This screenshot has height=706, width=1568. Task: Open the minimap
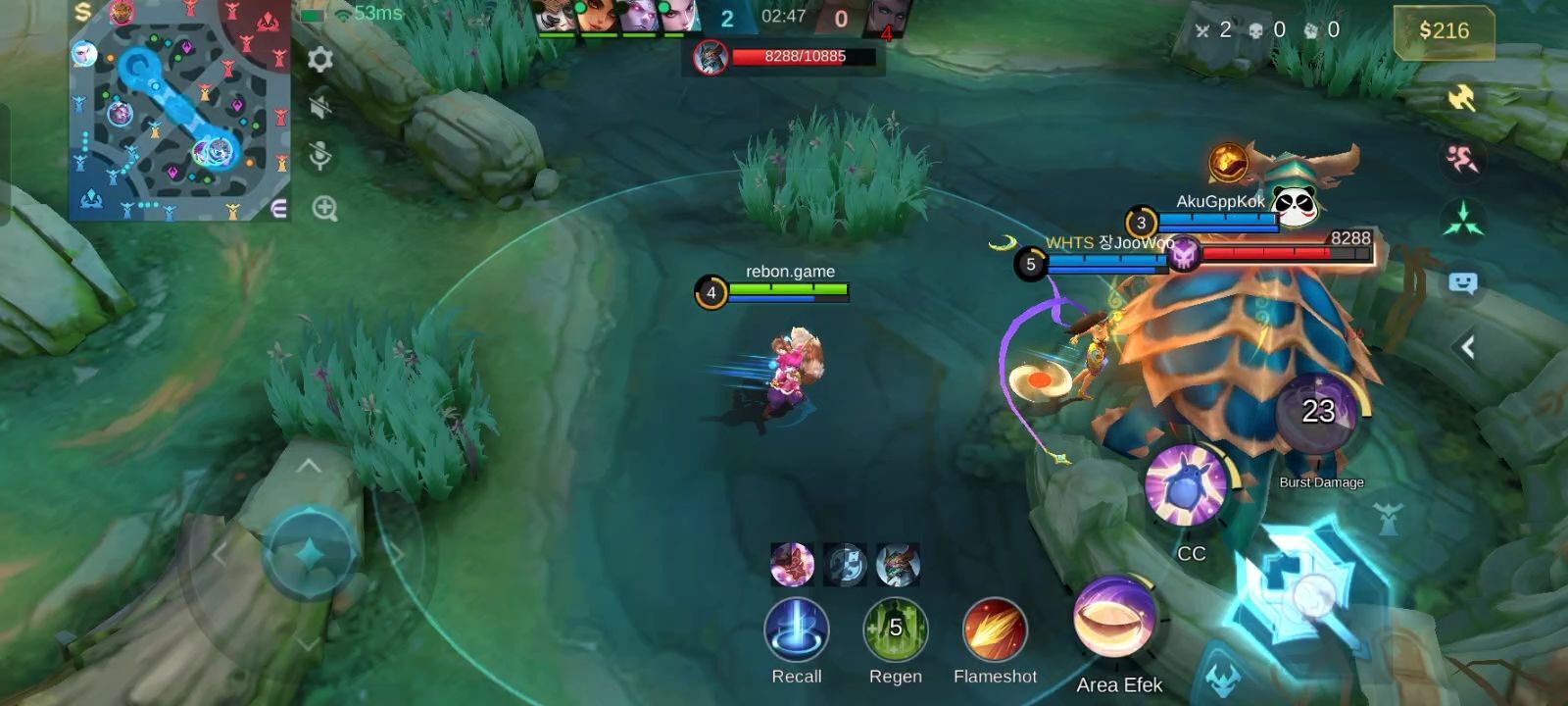(179, 110)
